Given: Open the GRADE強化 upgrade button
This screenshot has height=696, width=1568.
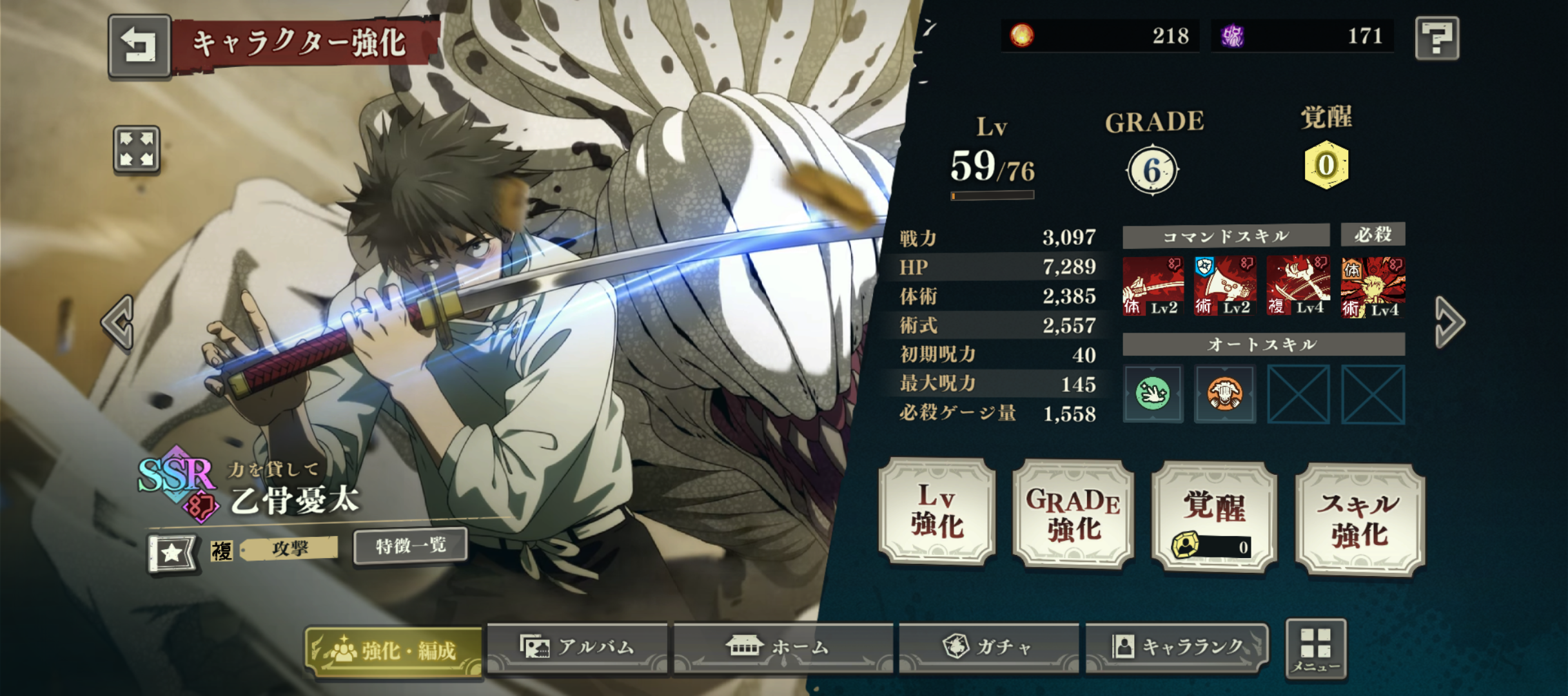Looking at the screenshot, I should point(1073,514).
